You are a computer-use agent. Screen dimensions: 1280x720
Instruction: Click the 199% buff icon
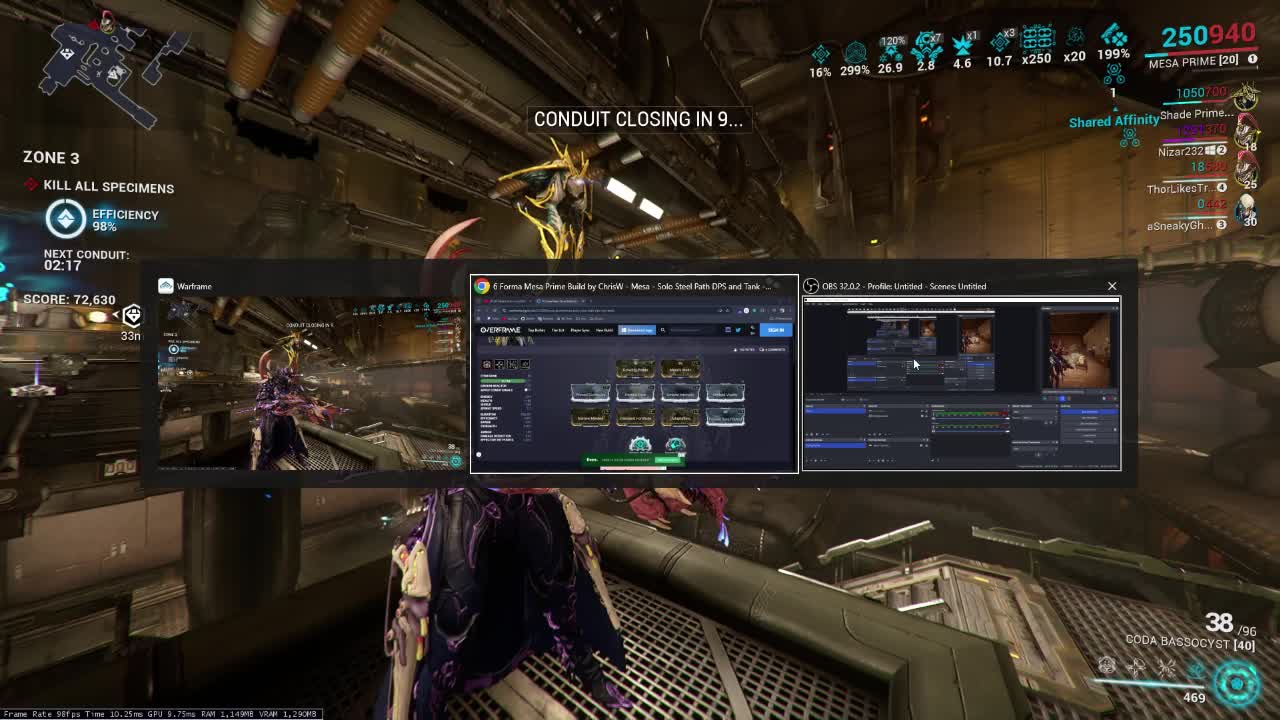click(x=1113, y=41)
